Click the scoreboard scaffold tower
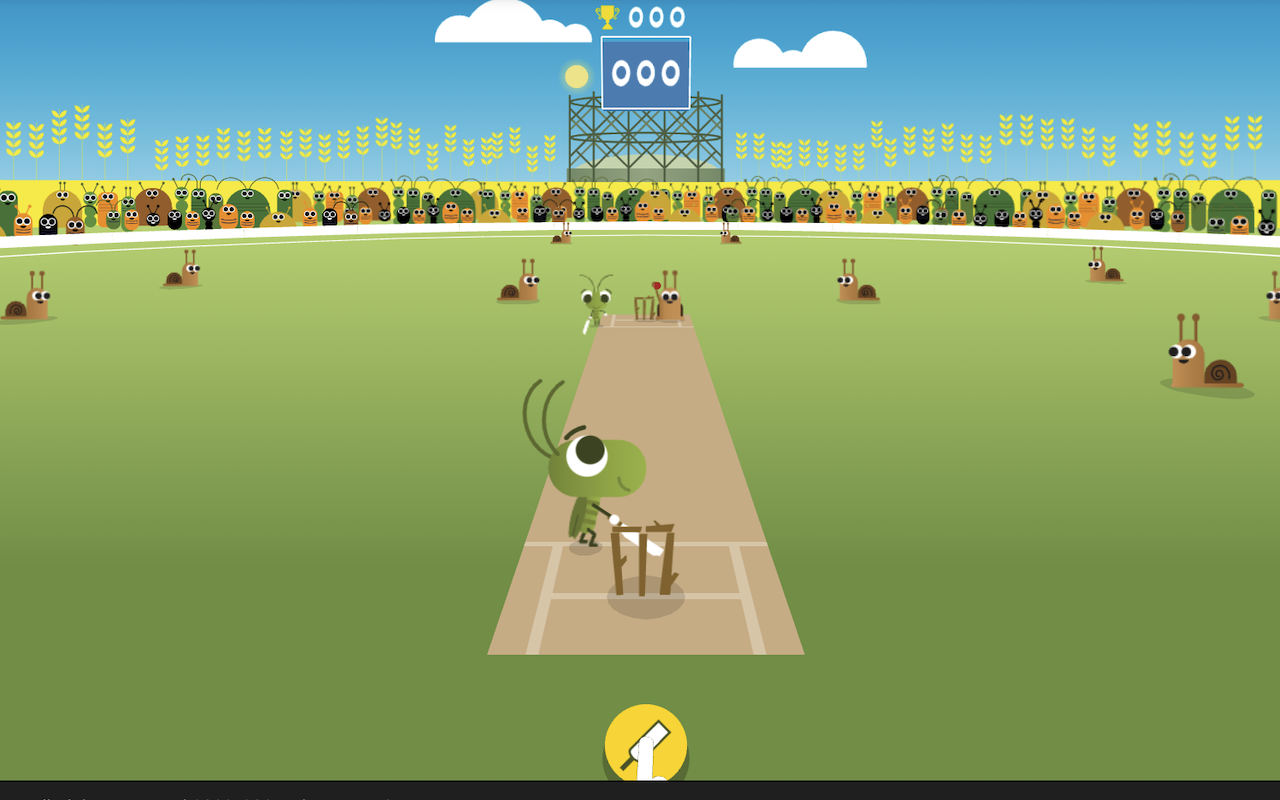Image resolution: width=1280 pixels, height=800 pixels. pos(645,140)
